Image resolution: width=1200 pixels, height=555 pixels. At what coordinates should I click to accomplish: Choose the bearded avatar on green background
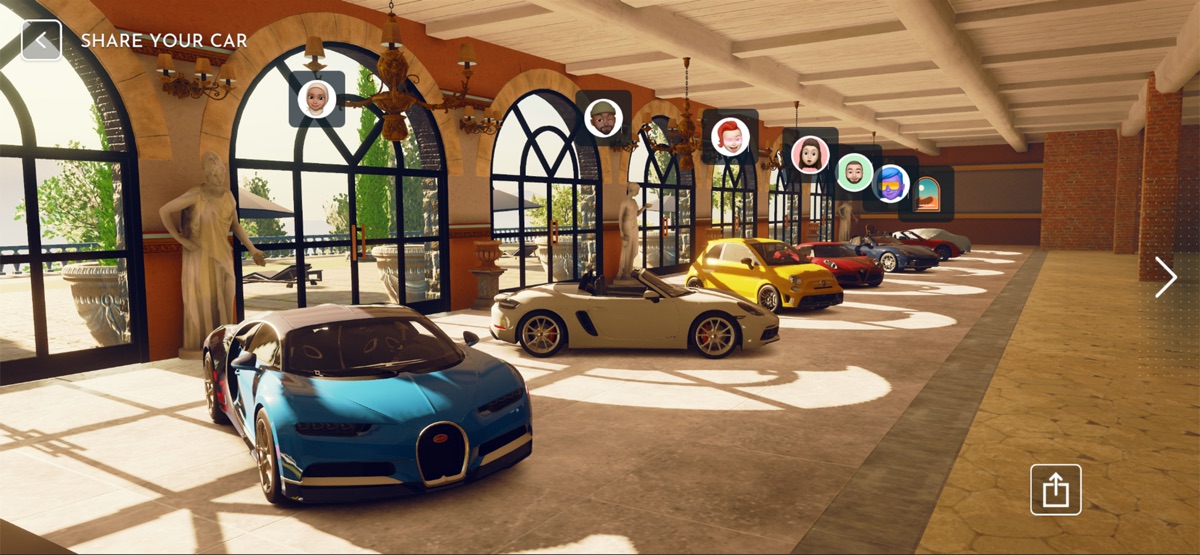[x=855, y=172]
